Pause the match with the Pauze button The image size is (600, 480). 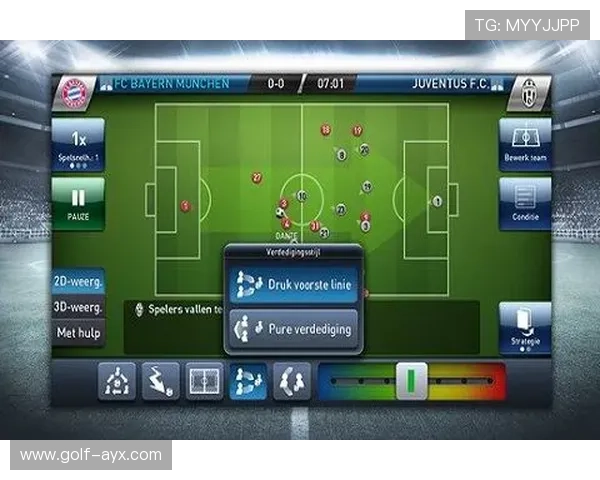click(x=78, y=203)
